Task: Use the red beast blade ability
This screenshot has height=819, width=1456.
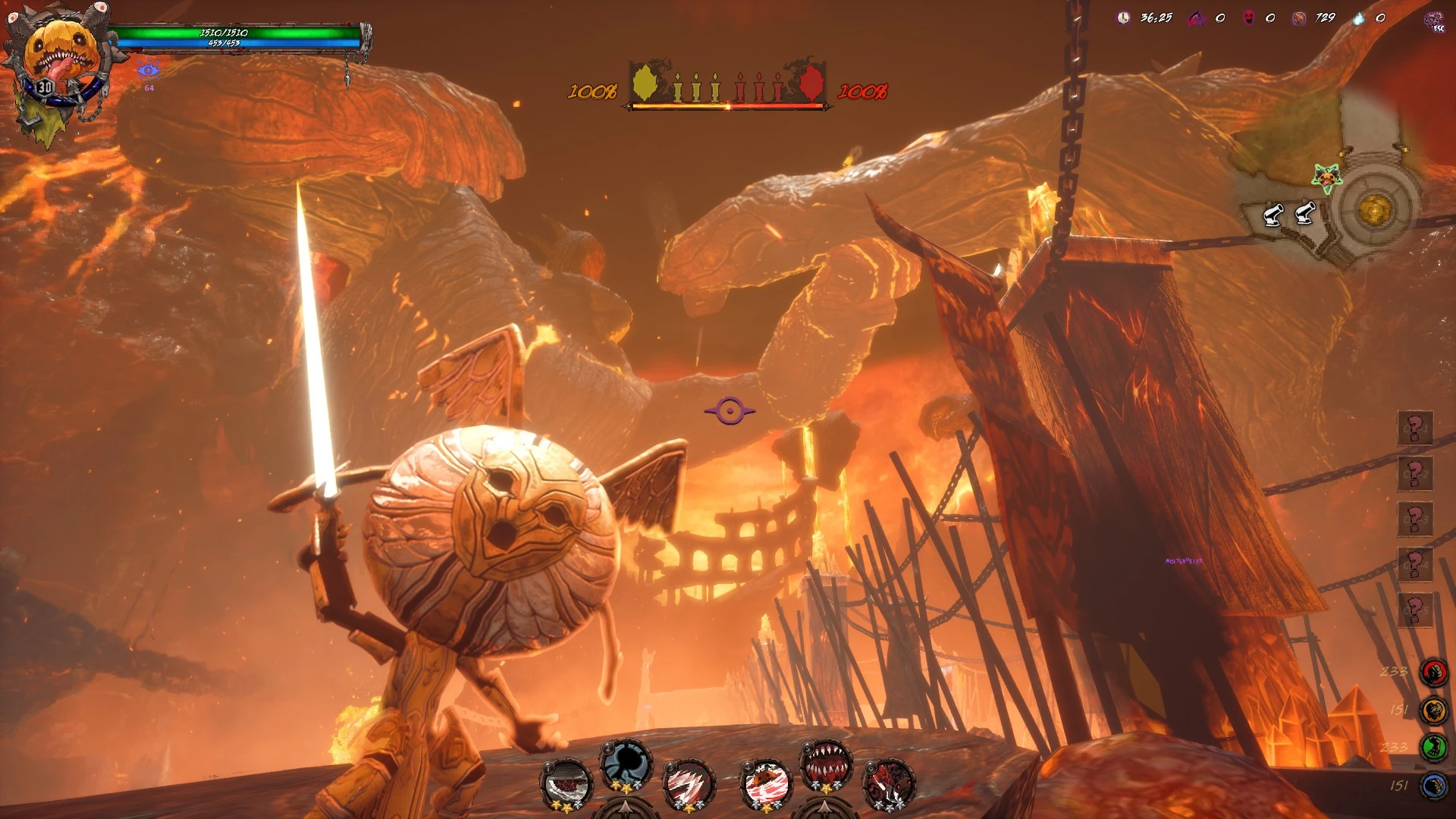Action: tap(889, 783)
